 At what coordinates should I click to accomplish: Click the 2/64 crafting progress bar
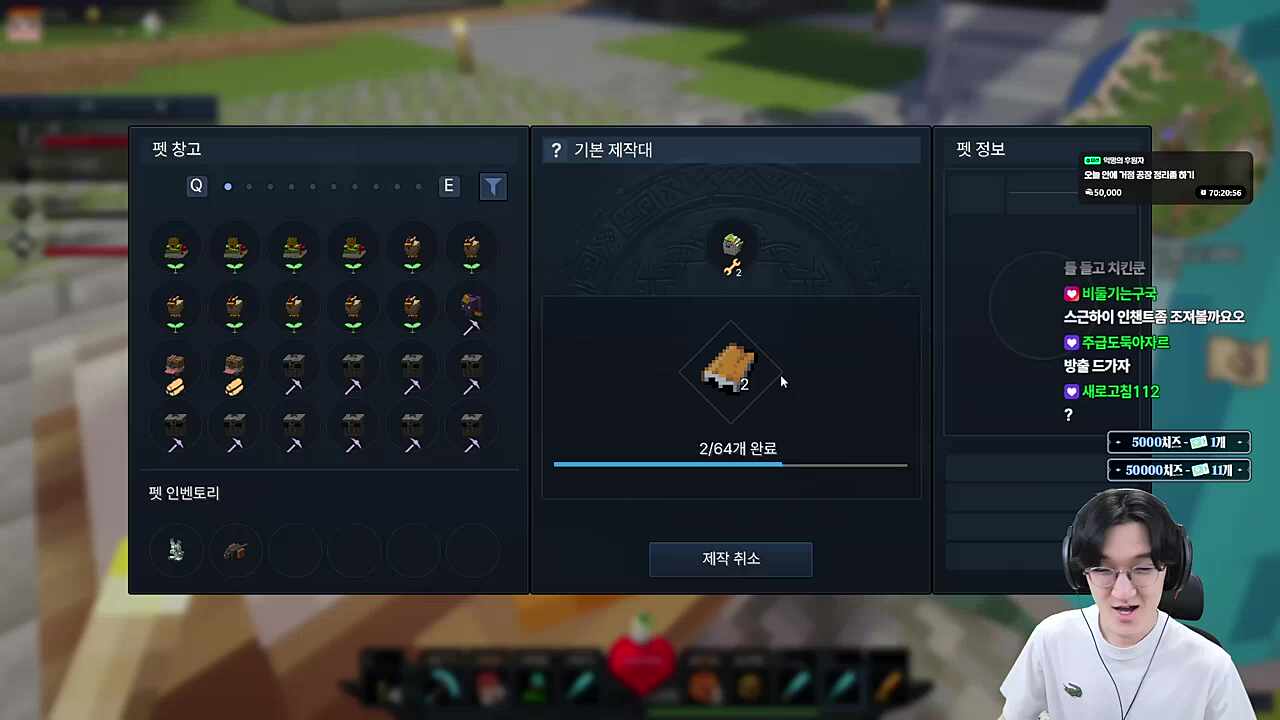730,465
